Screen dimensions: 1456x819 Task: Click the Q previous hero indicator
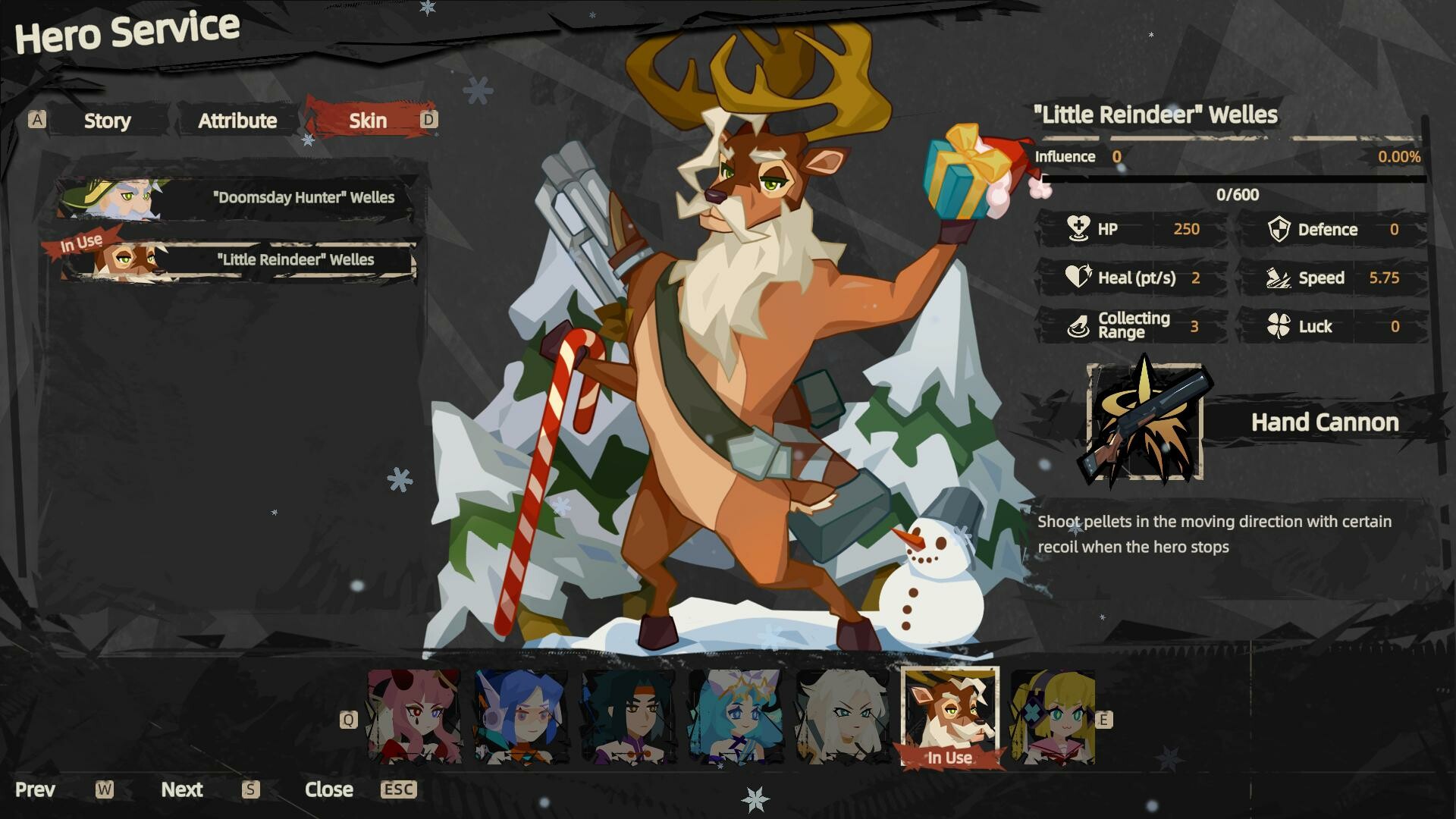(x=350, y=718)
